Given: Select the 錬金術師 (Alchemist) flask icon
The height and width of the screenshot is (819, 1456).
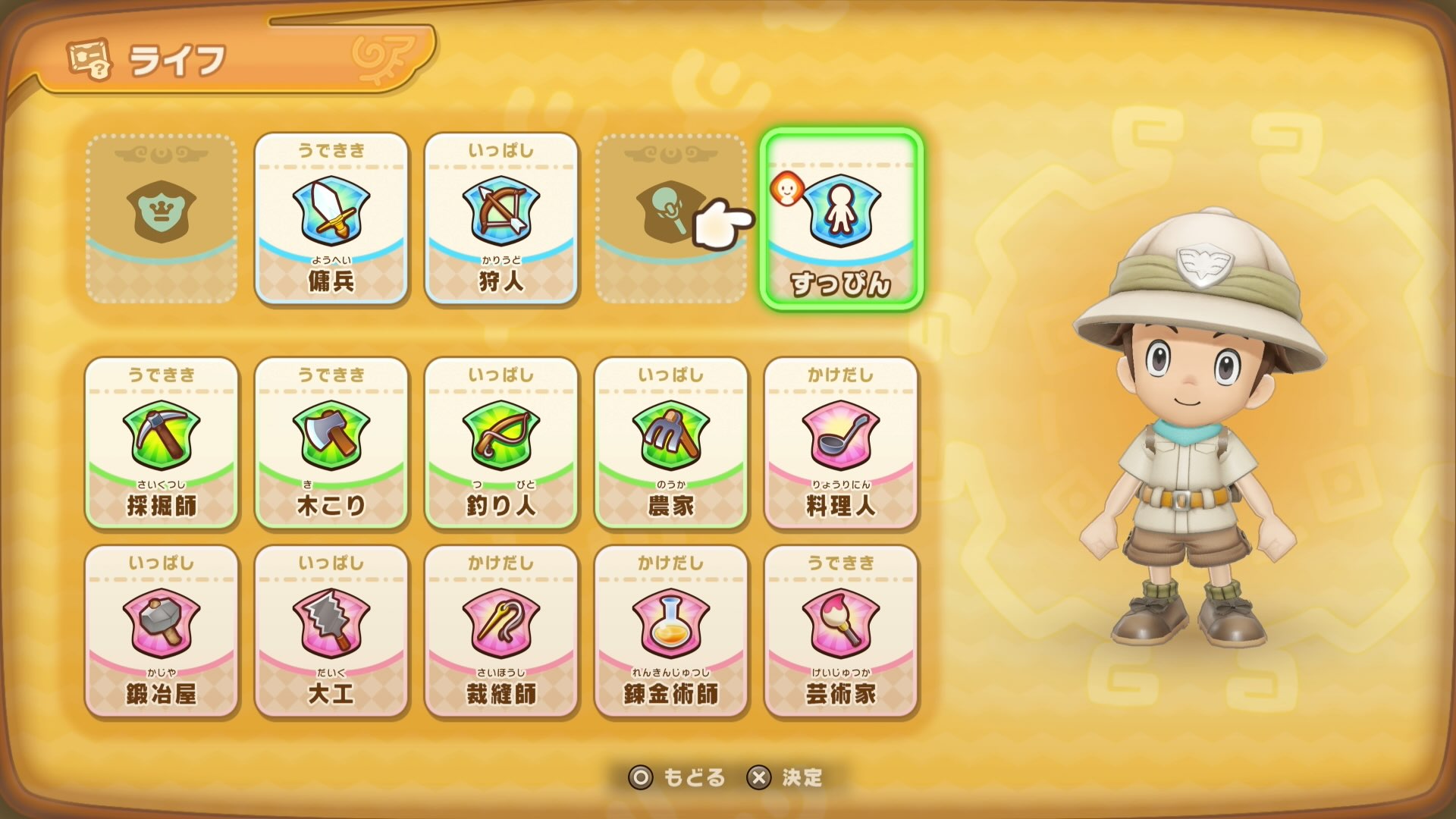Looking at the screenshot, I should 672,629.
